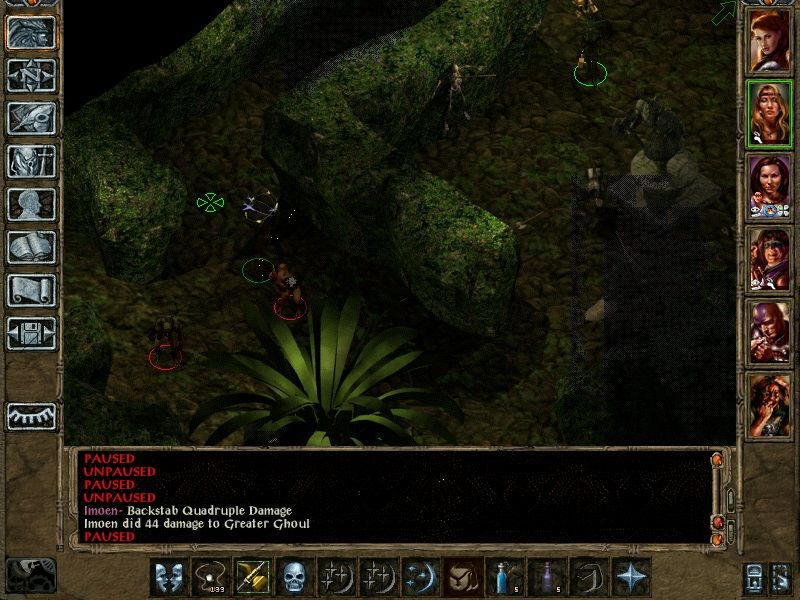Open the mage spellbook with open book icon
This screenshot has height=600, width=800.
31,247
